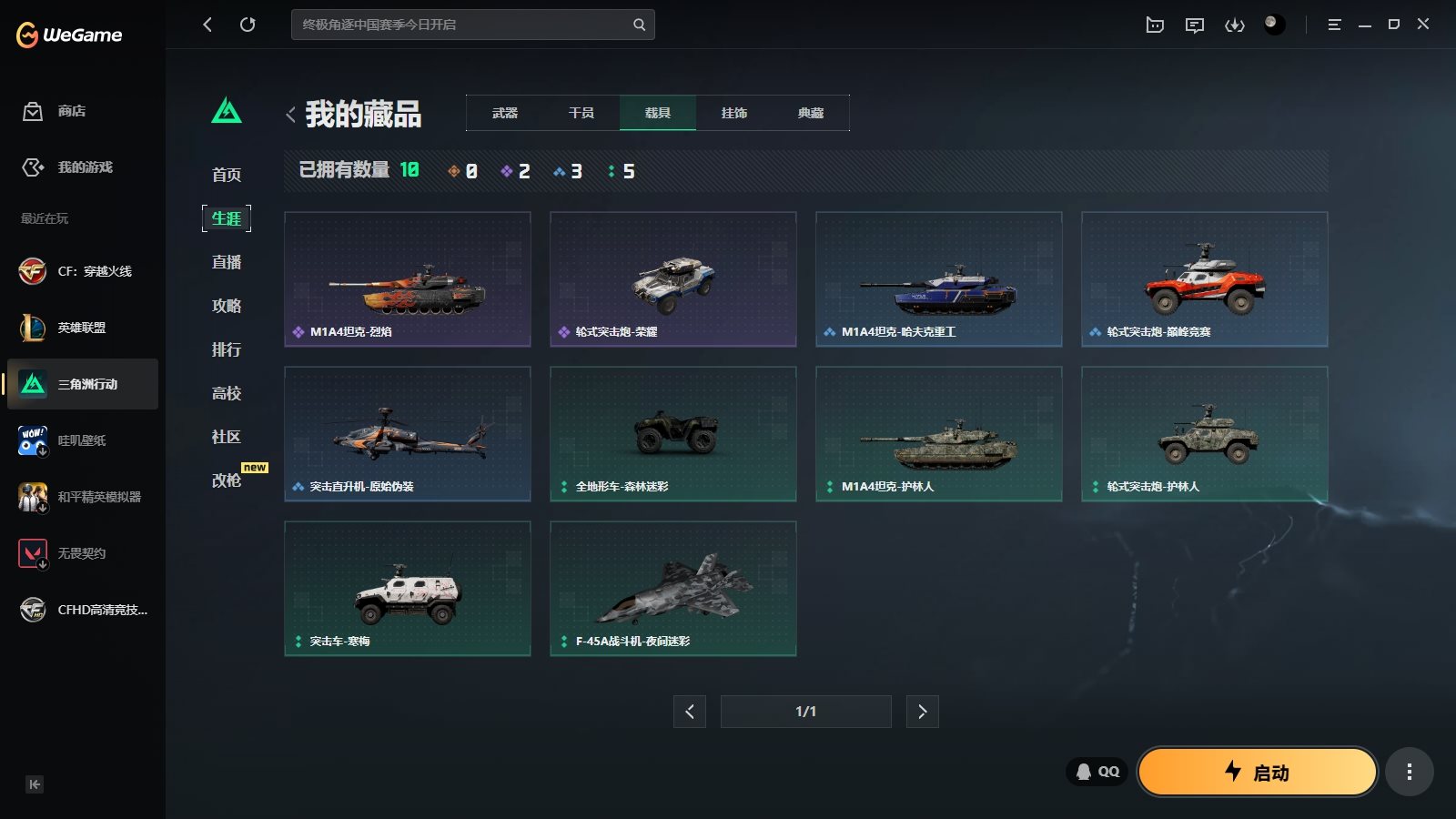Select the 全地形车-森林迷彩 ATV card

[x=673, y=434]
